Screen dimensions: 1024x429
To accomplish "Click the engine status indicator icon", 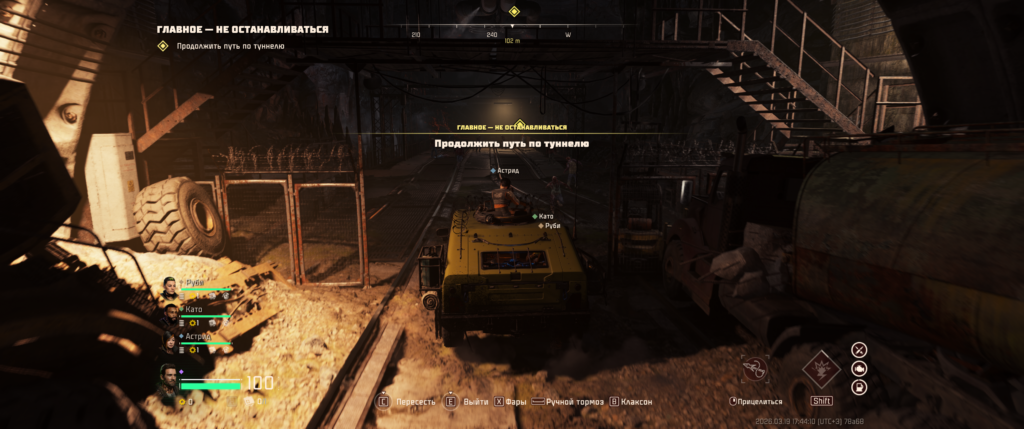I will pos(859,368).
